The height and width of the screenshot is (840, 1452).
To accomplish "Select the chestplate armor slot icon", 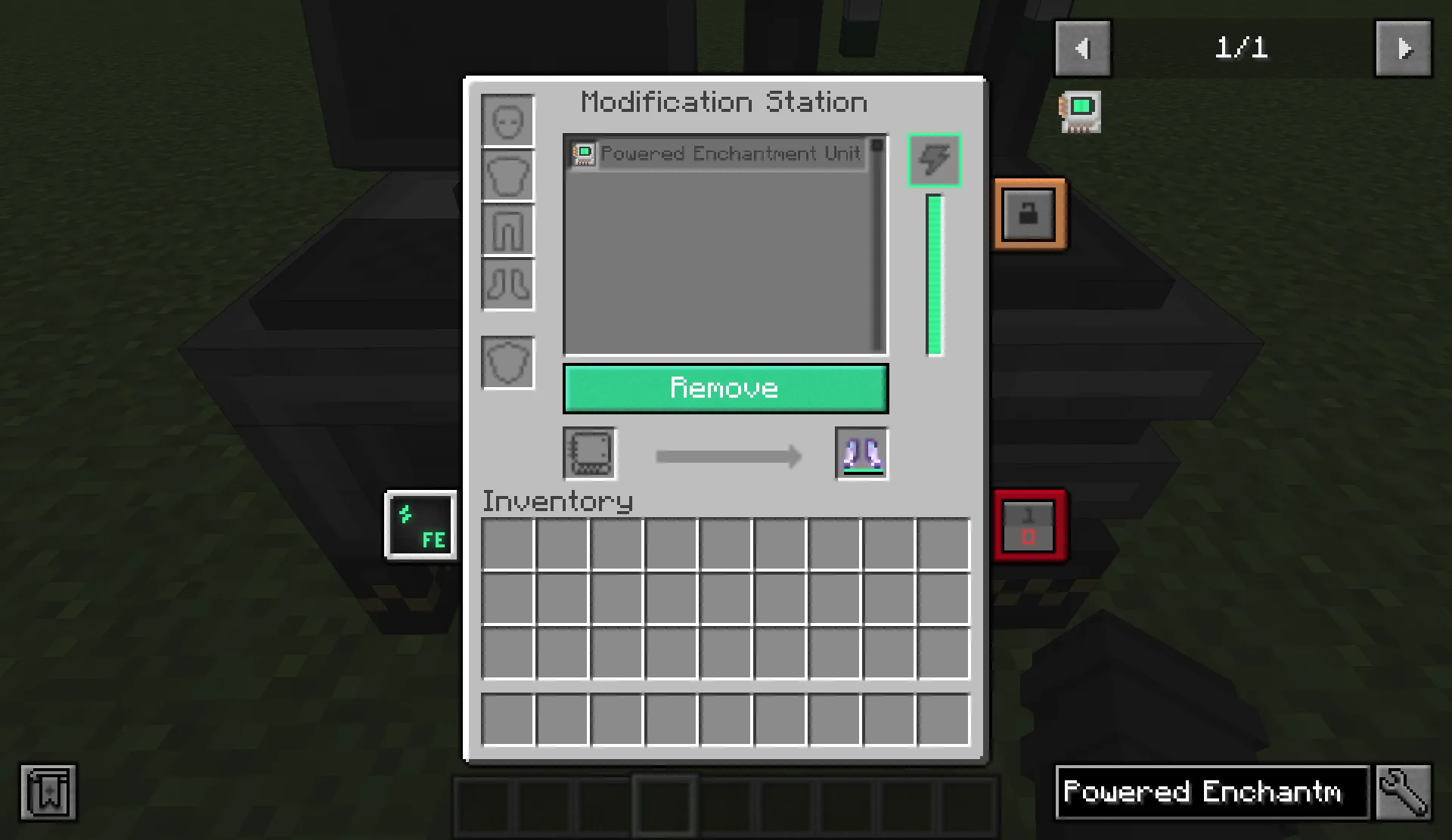I will [x=507, y=175].
